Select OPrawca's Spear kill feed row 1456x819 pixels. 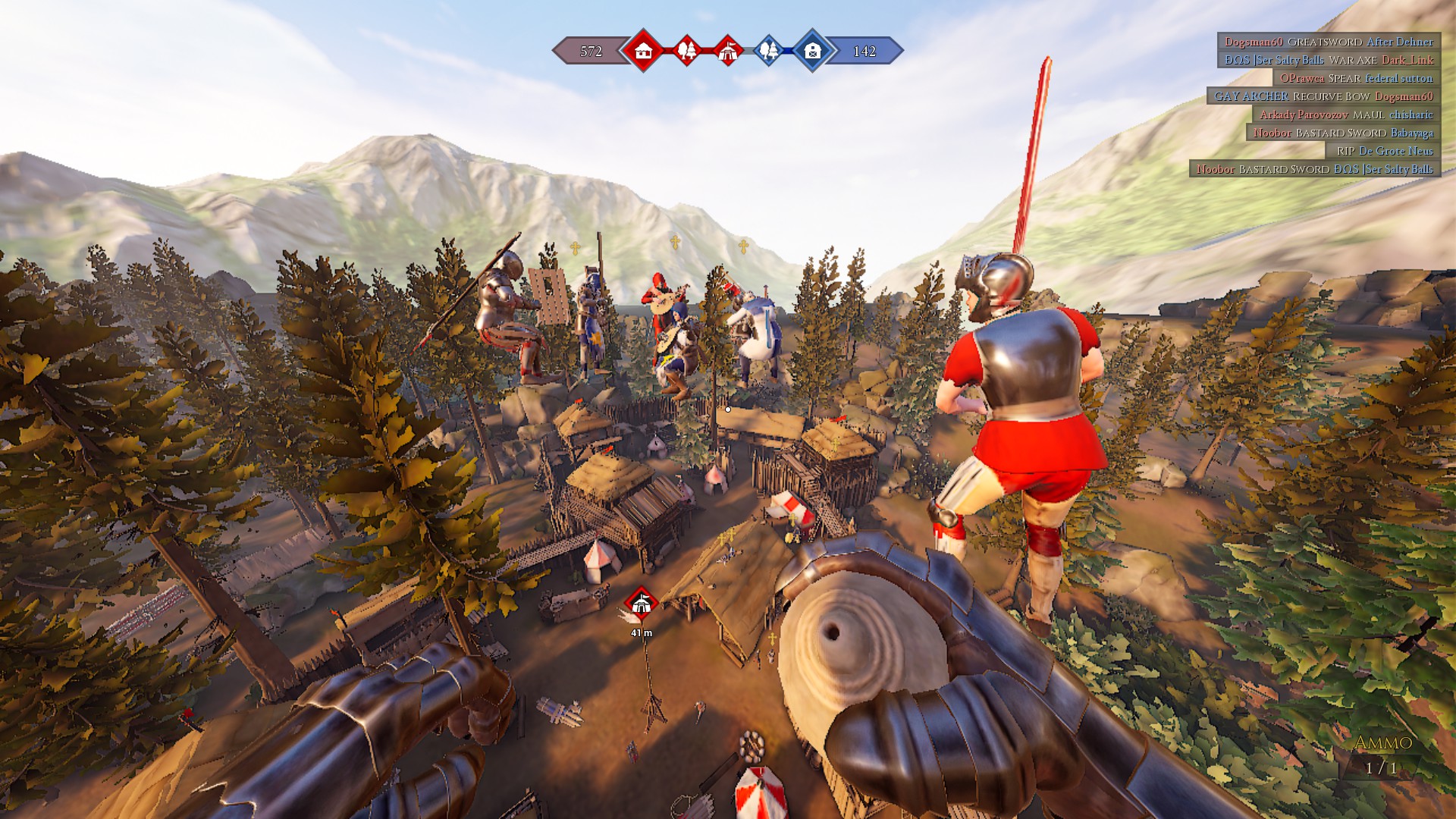click(x=1356, y=78)
